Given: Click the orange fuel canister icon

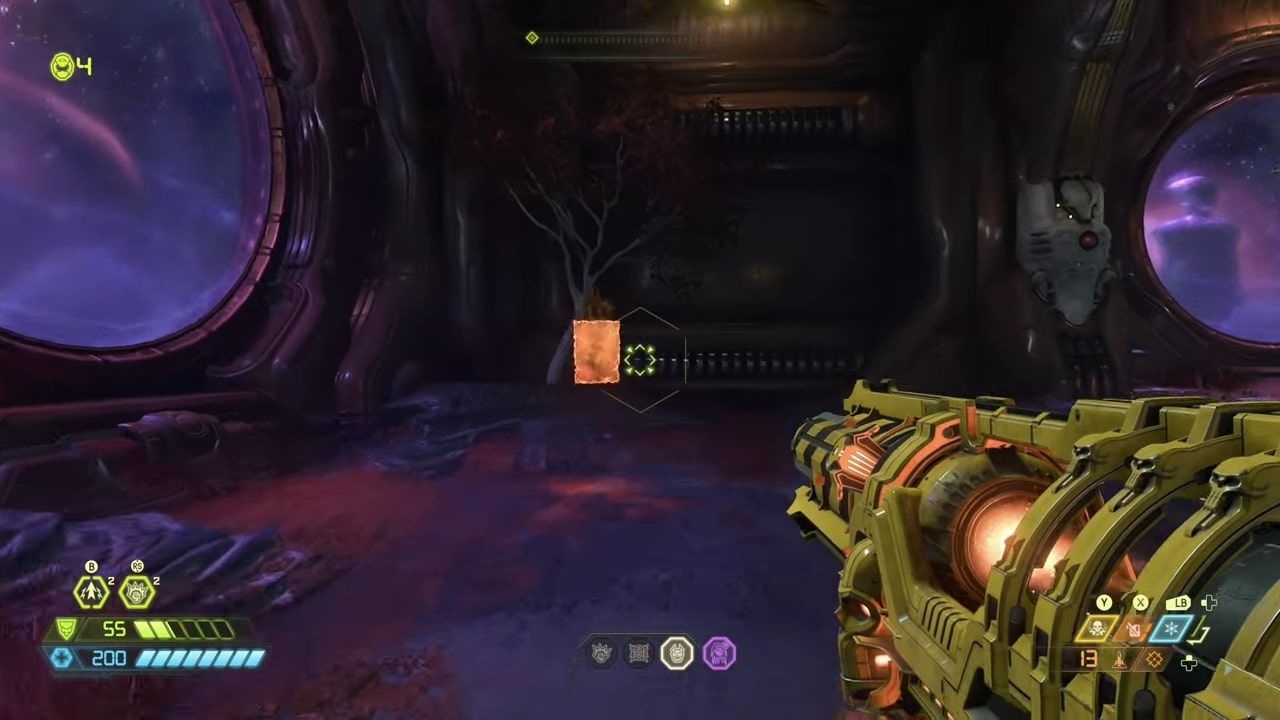Looking at the screenshot, I should [x=1134, y=628].
